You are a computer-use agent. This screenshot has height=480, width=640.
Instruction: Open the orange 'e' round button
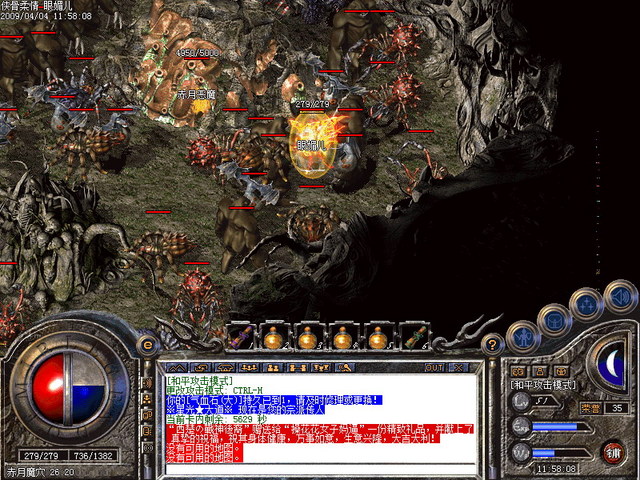tap(149, 344)
